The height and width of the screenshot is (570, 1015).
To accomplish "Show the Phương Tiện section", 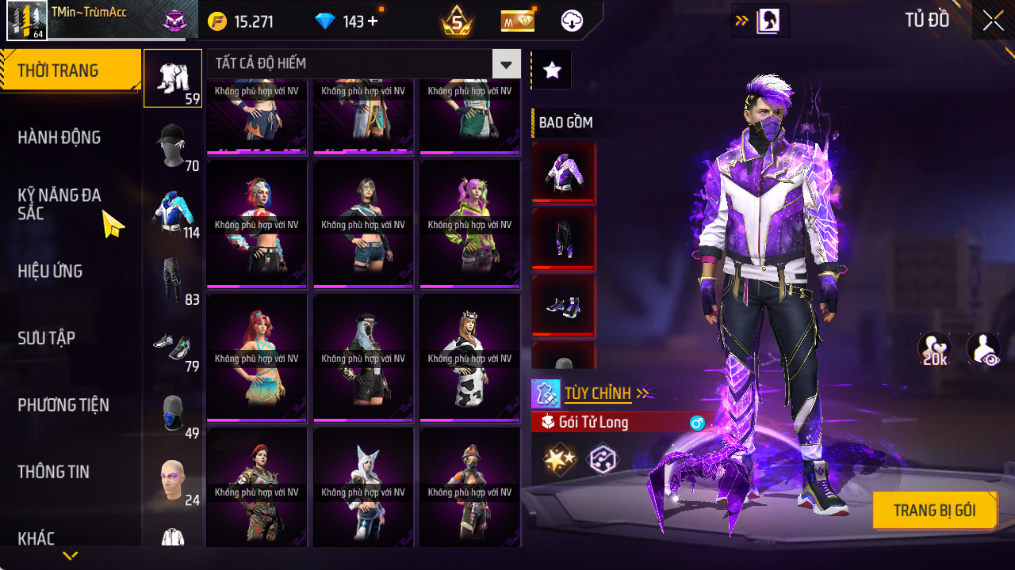I will click(x=63, y=405).
